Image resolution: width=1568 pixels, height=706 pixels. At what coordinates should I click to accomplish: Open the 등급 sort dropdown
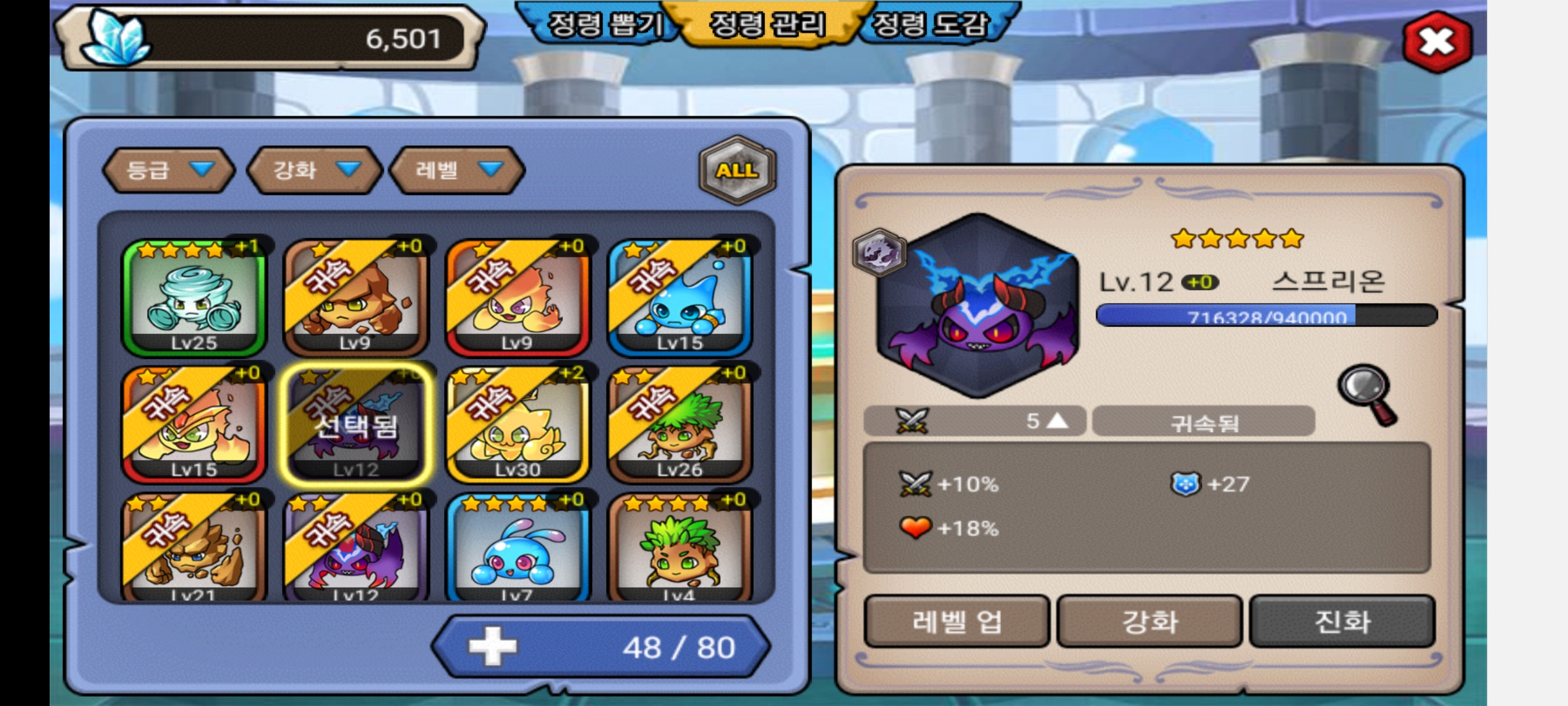tap(169, 171)
